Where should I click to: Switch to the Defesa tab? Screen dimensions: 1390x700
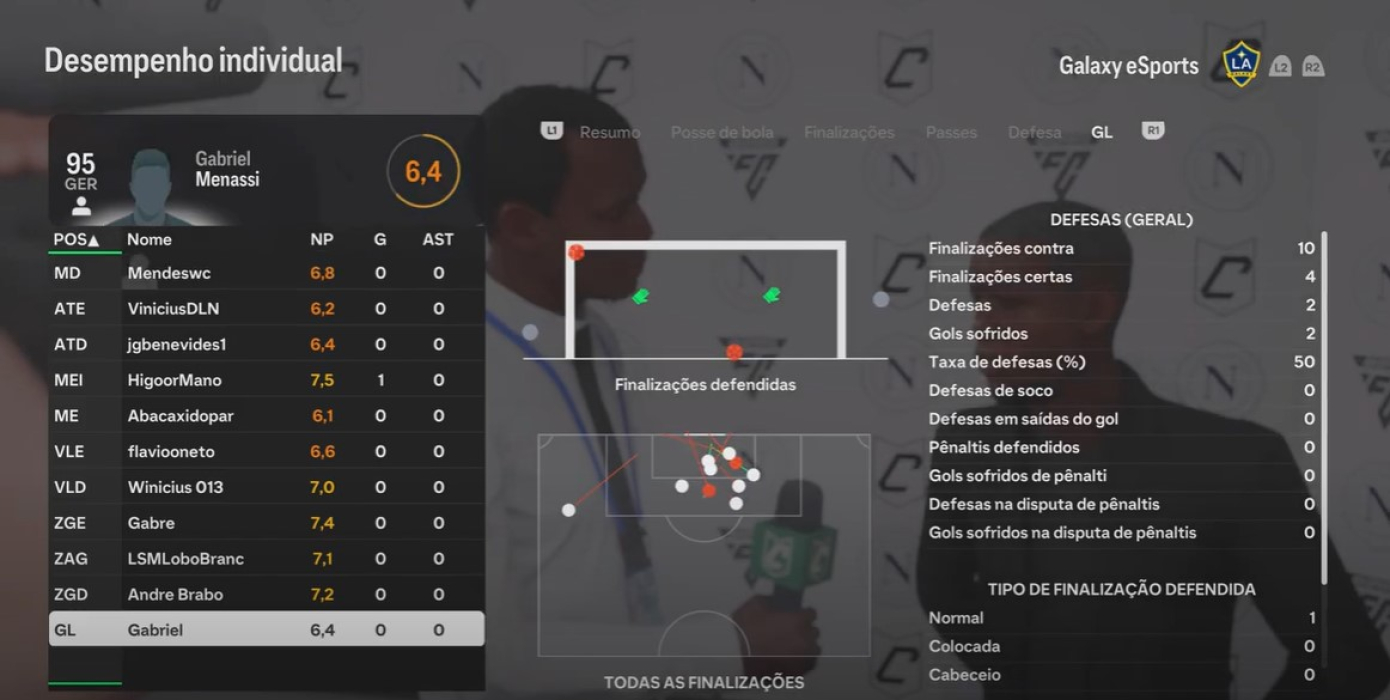click(x=1034, y=132)
